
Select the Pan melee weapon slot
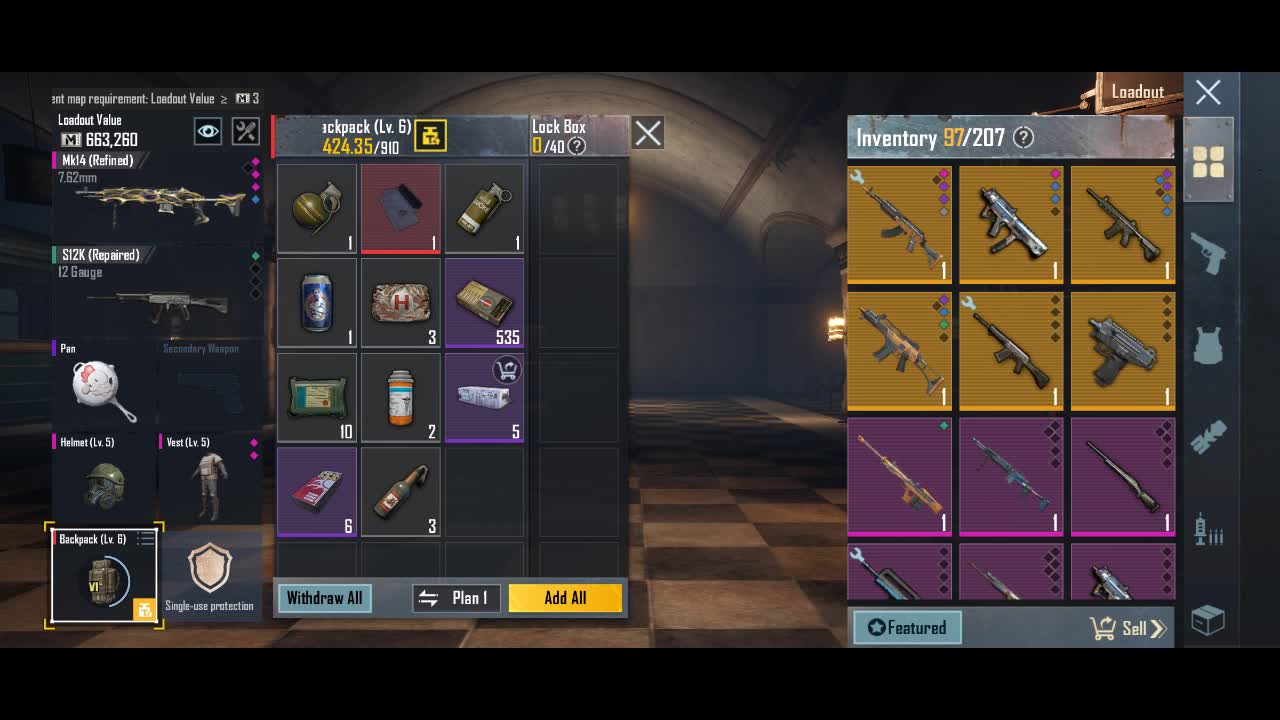(103, 385)
